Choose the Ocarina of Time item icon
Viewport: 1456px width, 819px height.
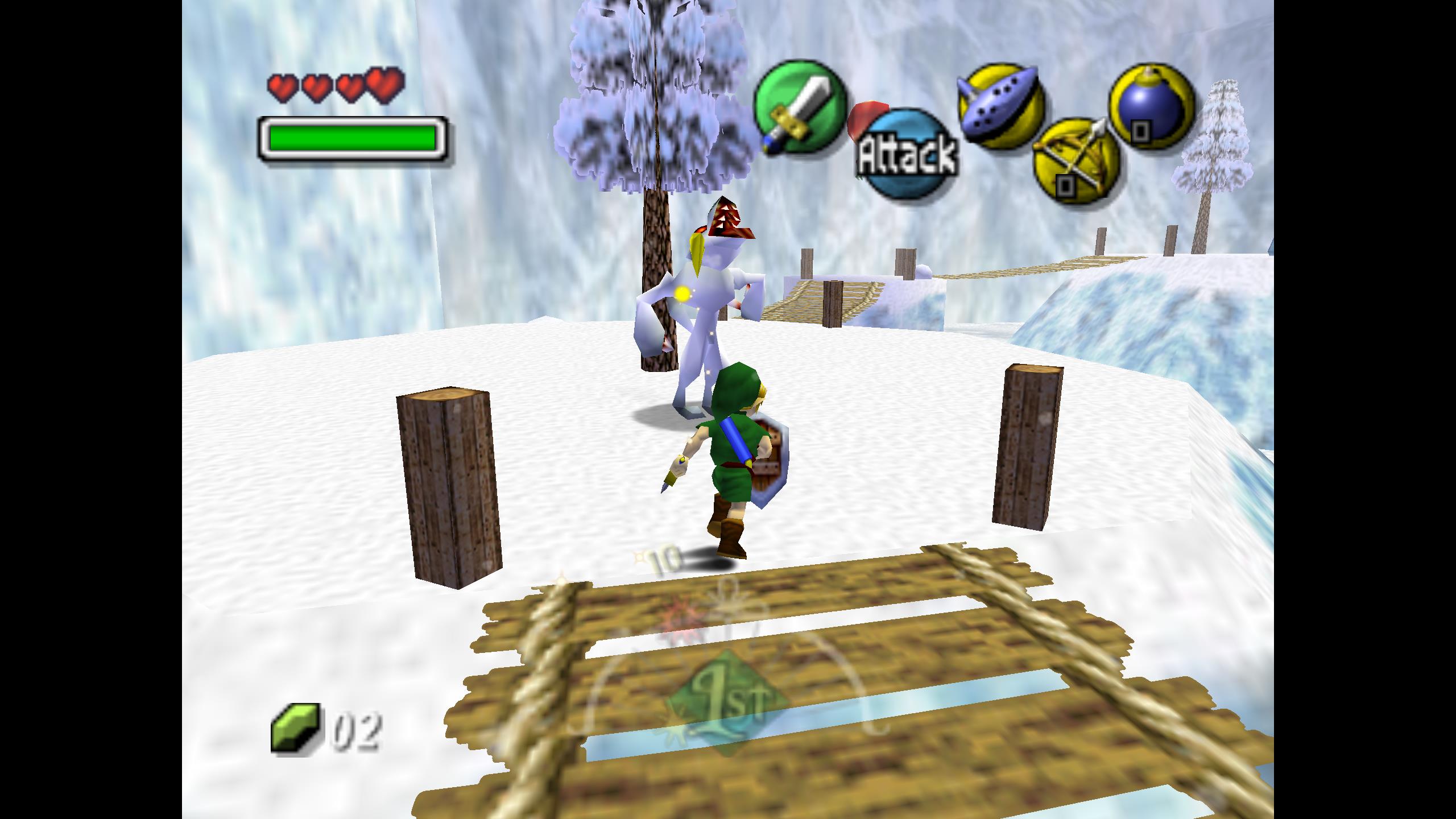(1001, 107)
